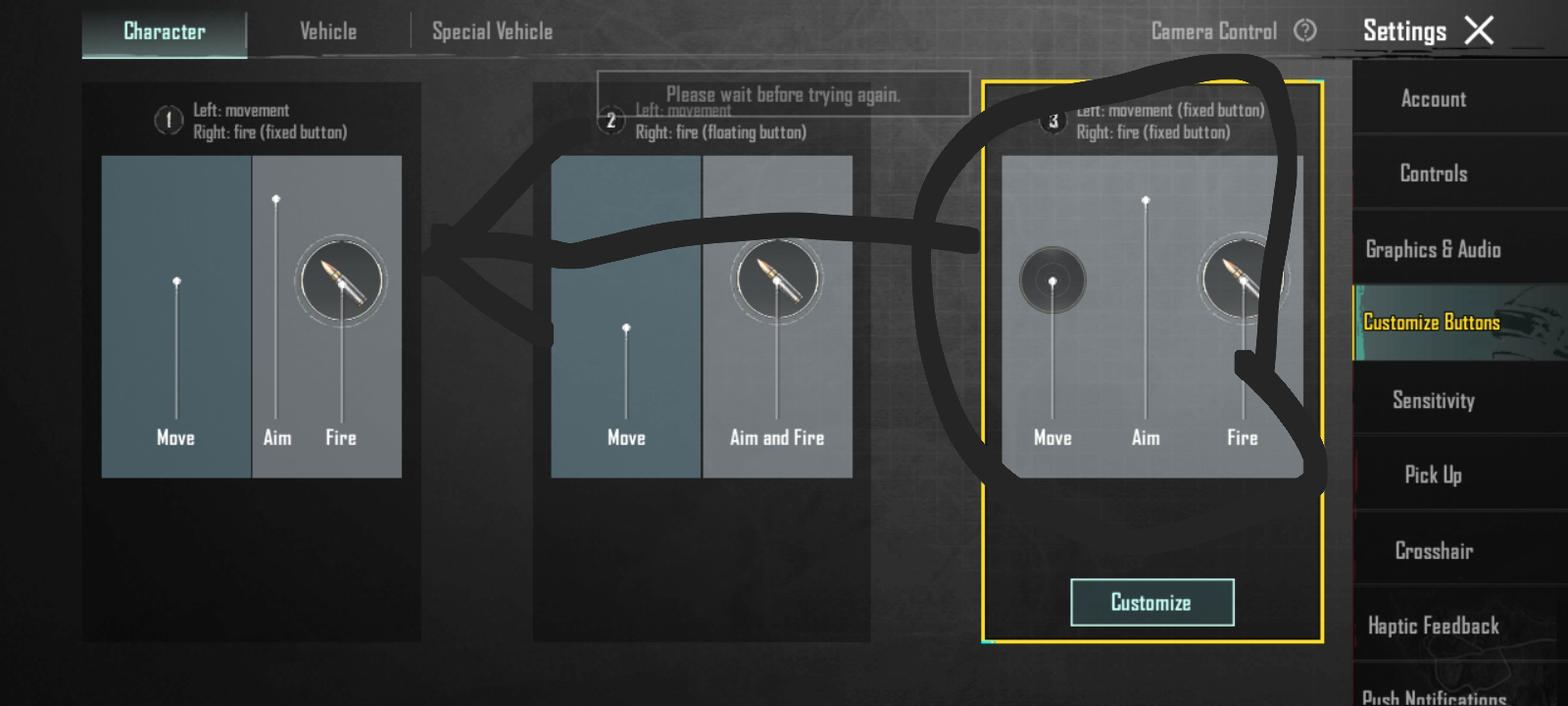Click the Move stick indicator in layout 1
The height and width of the screenshot is (706, 1568).
pyautogui.click(x=176, y=279)
